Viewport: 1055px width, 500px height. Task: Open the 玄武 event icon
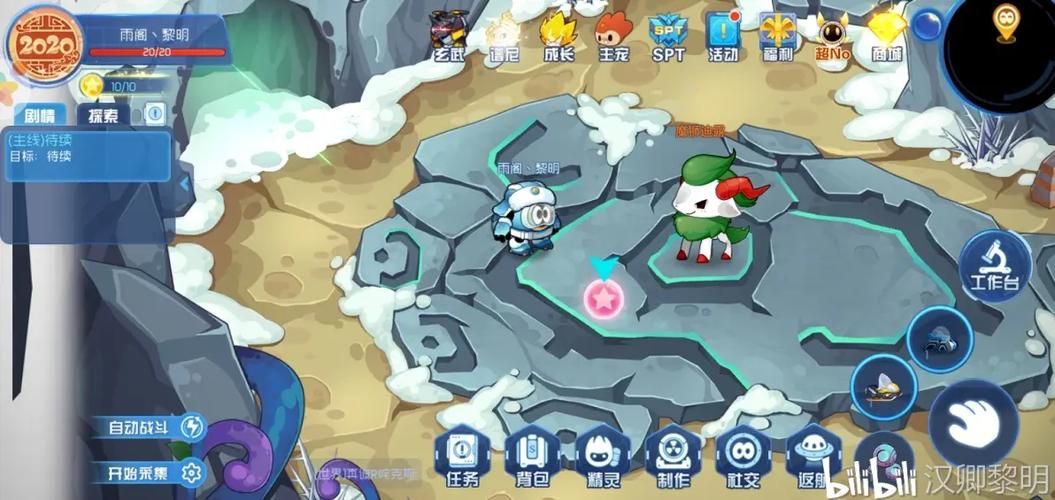click(x=450, y=33)
